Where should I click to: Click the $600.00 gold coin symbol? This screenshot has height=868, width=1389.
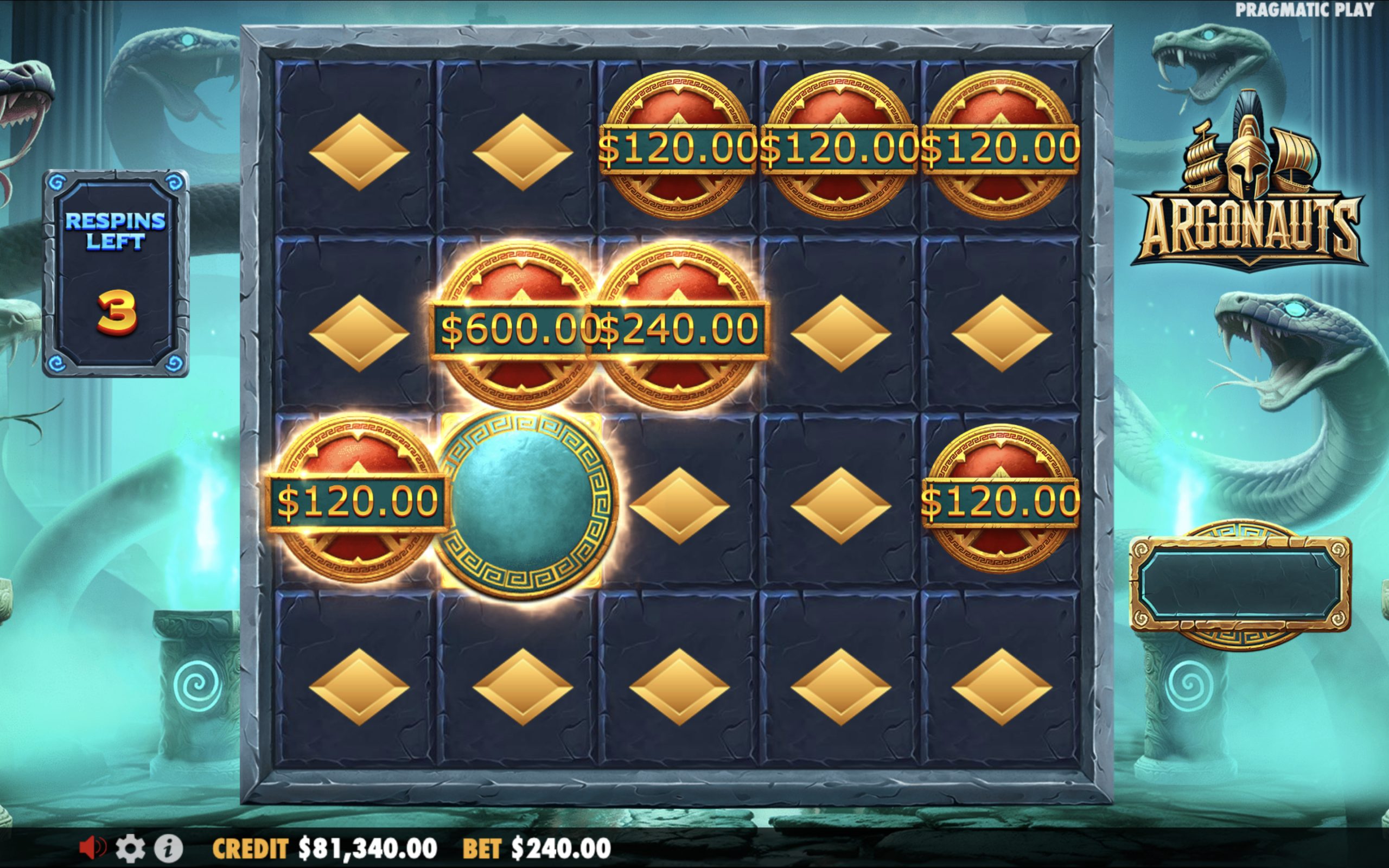point(519,327)
